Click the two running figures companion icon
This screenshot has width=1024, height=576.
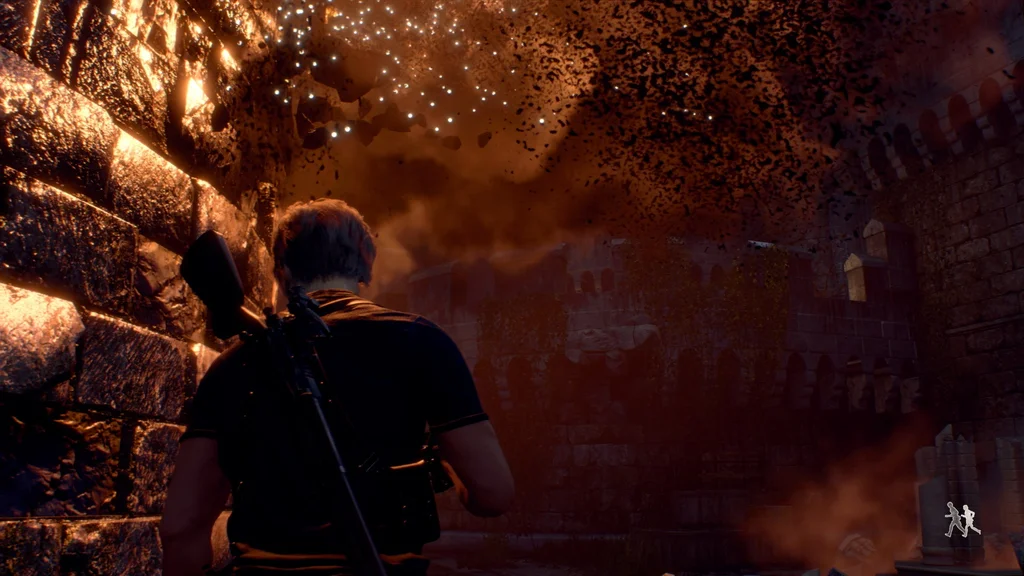coord(962,519)
